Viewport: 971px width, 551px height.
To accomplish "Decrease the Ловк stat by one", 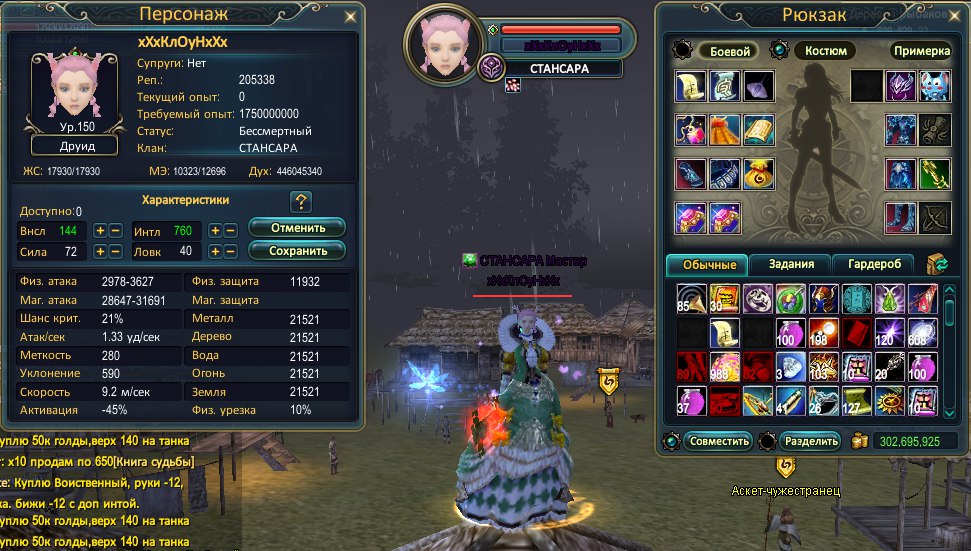I will [x=230, y=251].
